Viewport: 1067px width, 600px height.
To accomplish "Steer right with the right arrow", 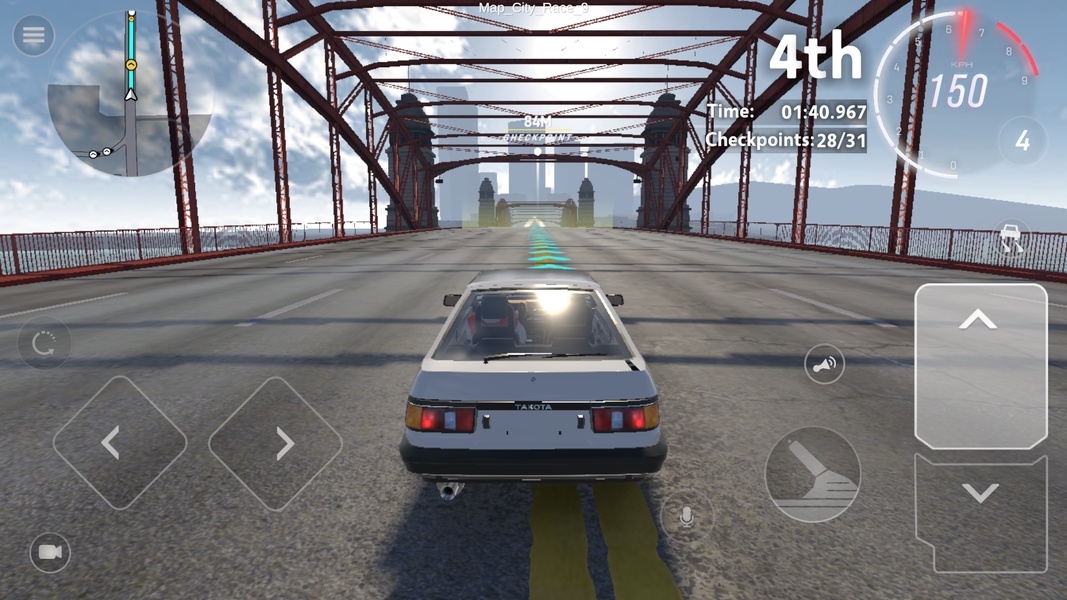I will tap(275, 443).
